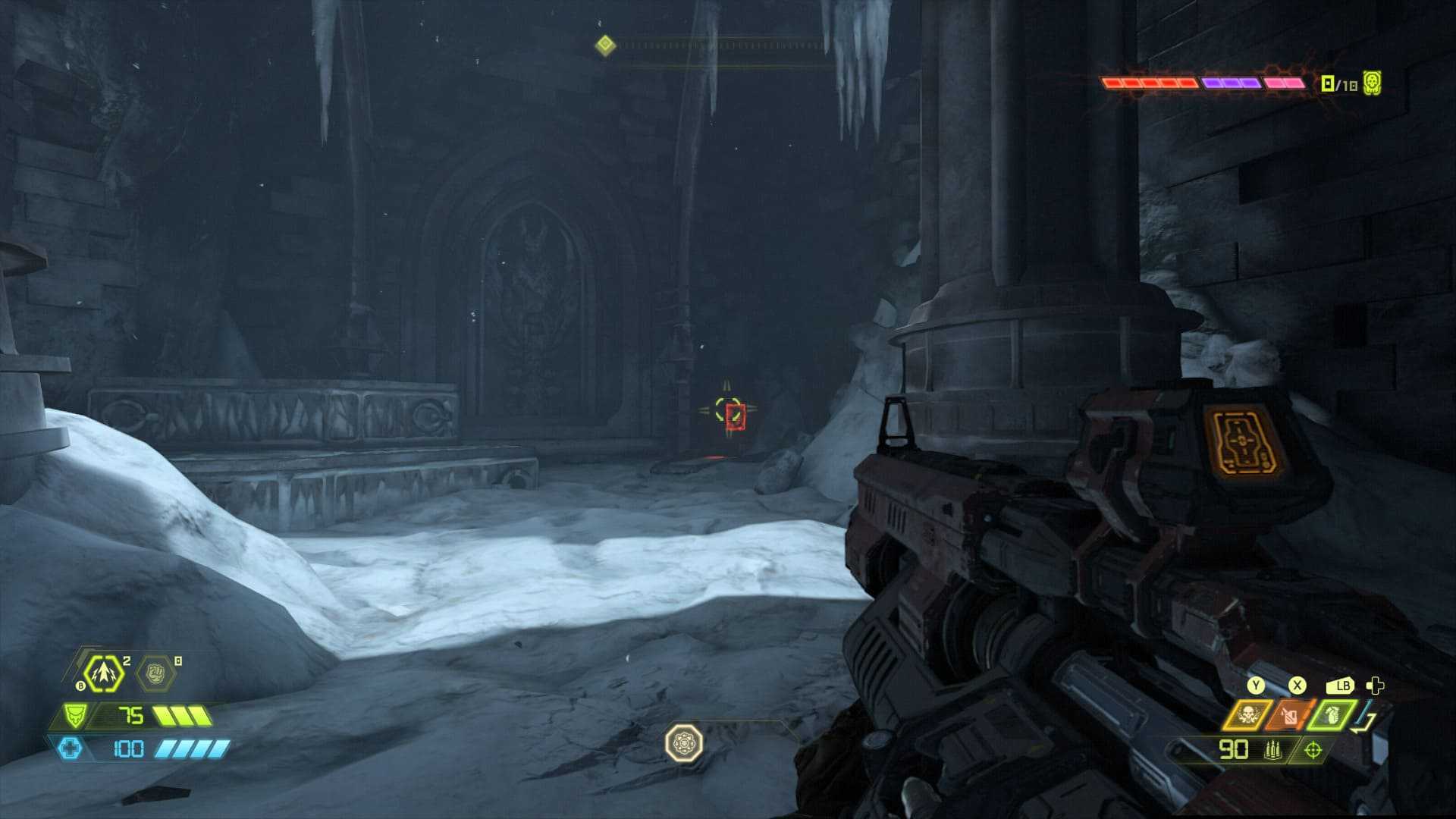The width and height of the screenshot is (1456, 819).
Task: Click the Blood Punch fist icon
Action: point(155,673)
